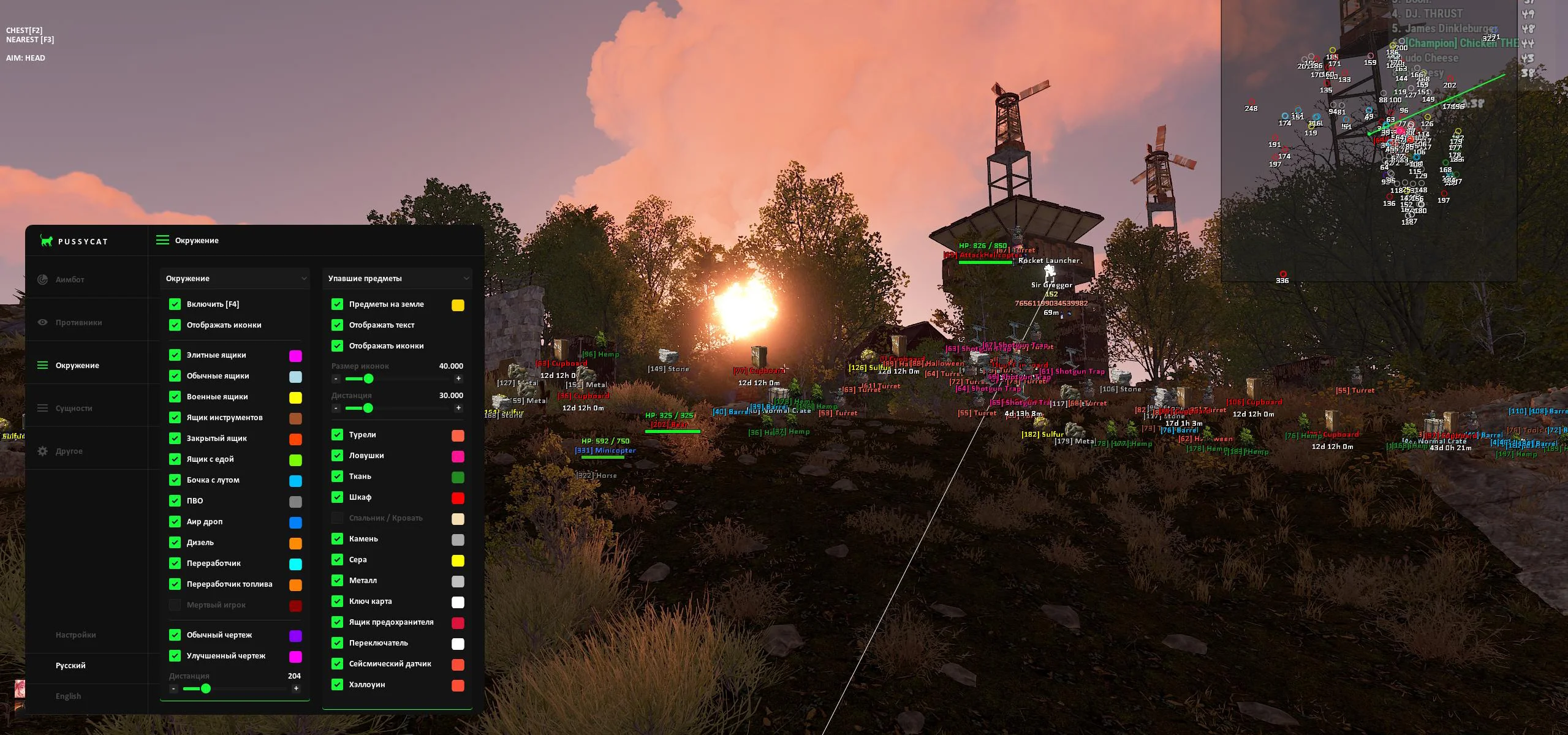The width and height of the screenshot is (1568, 735).
Task: Increase Размер иконок with the plus button
Action: [x=458, y=379]
